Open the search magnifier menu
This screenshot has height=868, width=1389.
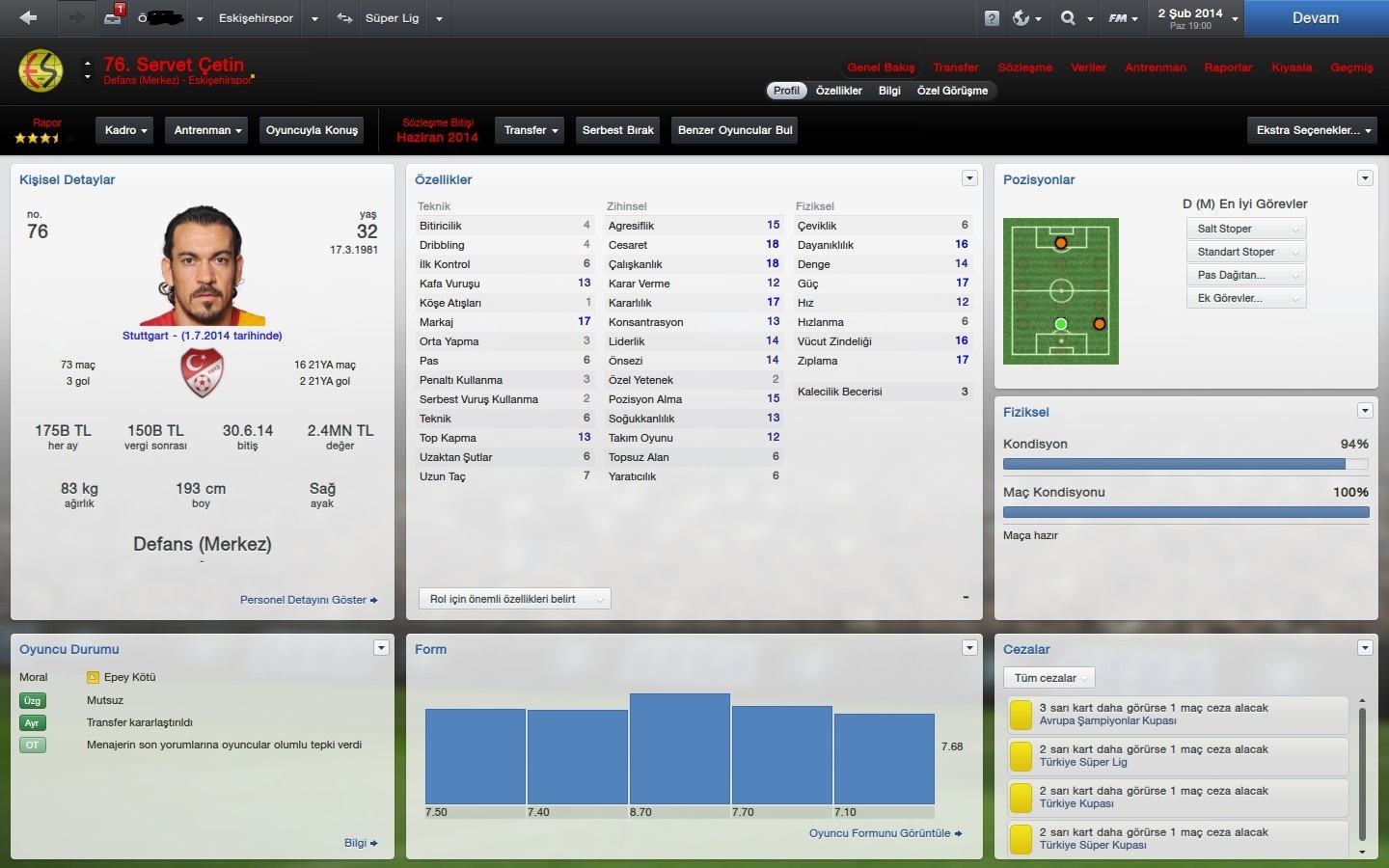pos(1074,18)
